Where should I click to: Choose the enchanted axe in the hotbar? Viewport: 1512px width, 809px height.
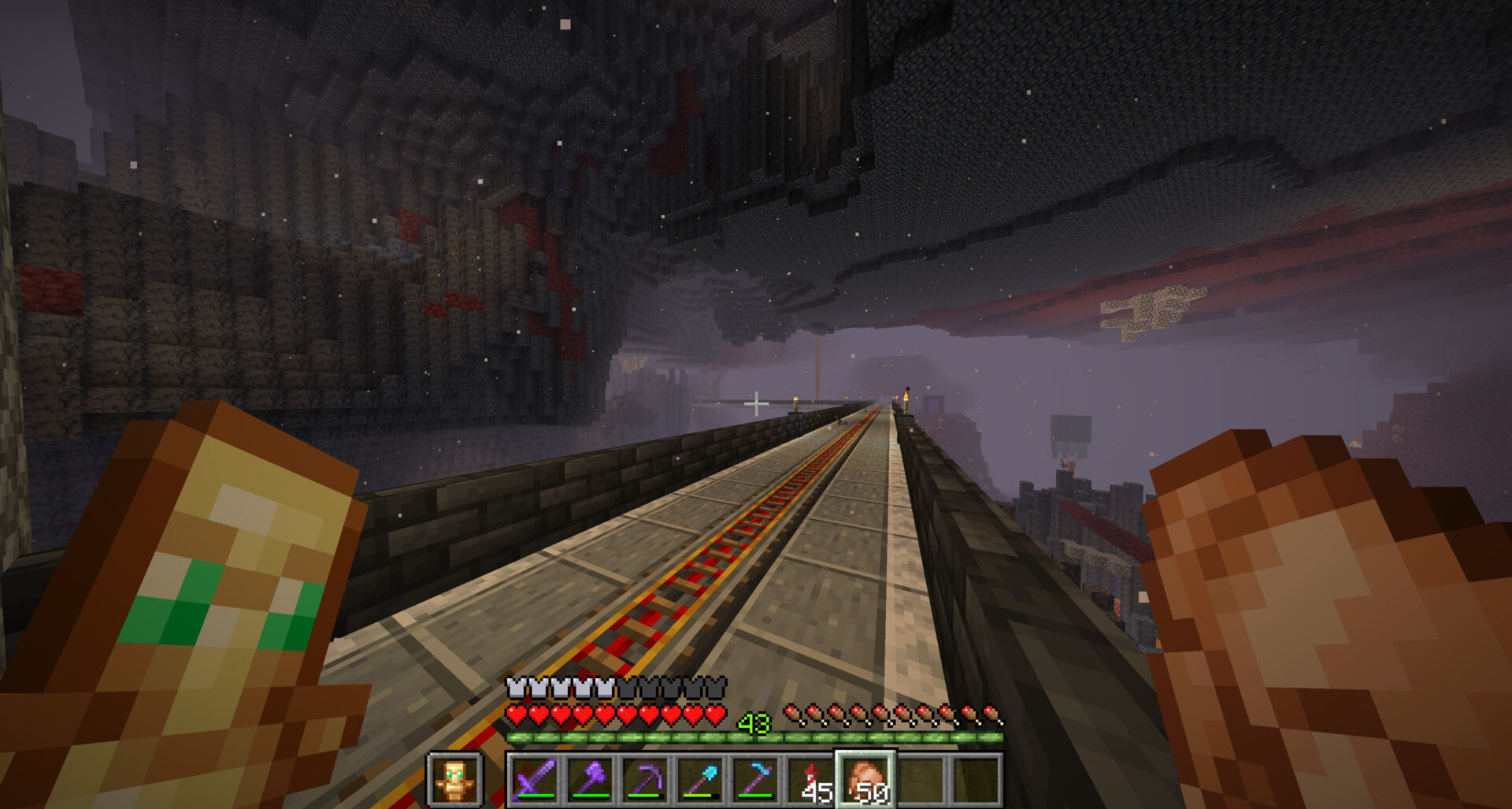point(591,780)
